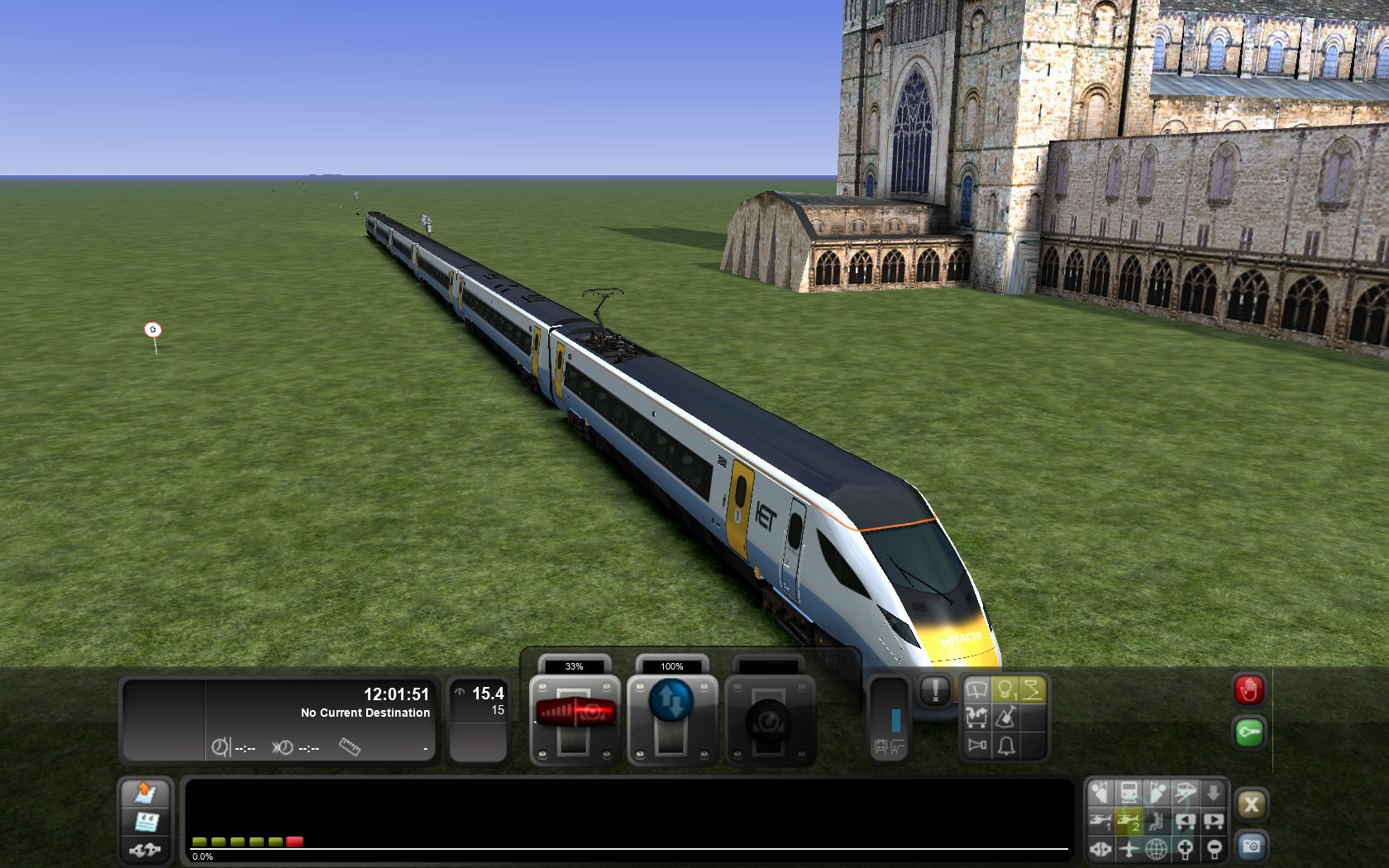Click the coupling icon in left panel
Image resolution: width=1389 pixels, height=868 pixels.
[146, 849]
